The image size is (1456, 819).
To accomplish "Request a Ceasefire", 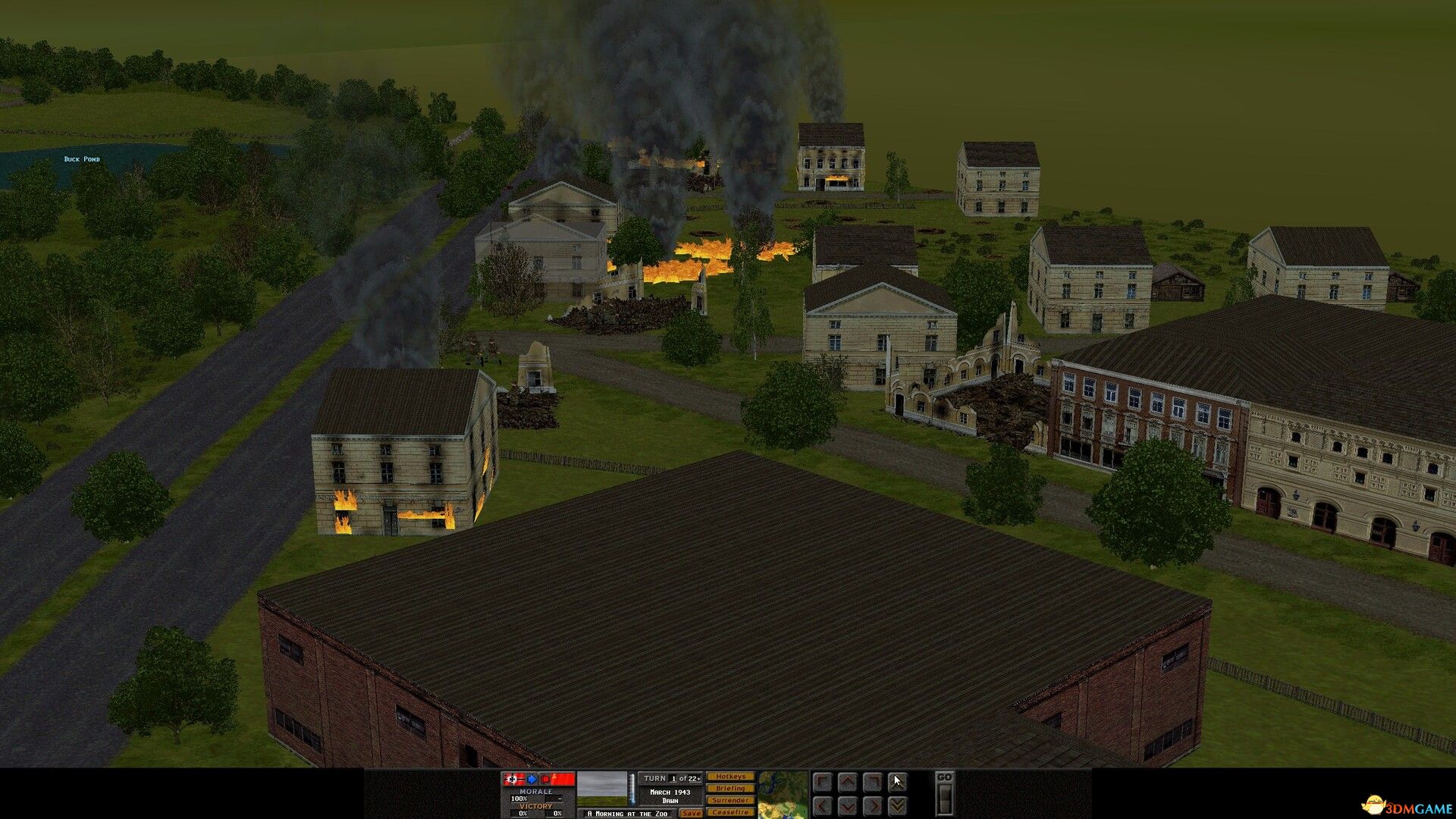I will pos(730,813).
